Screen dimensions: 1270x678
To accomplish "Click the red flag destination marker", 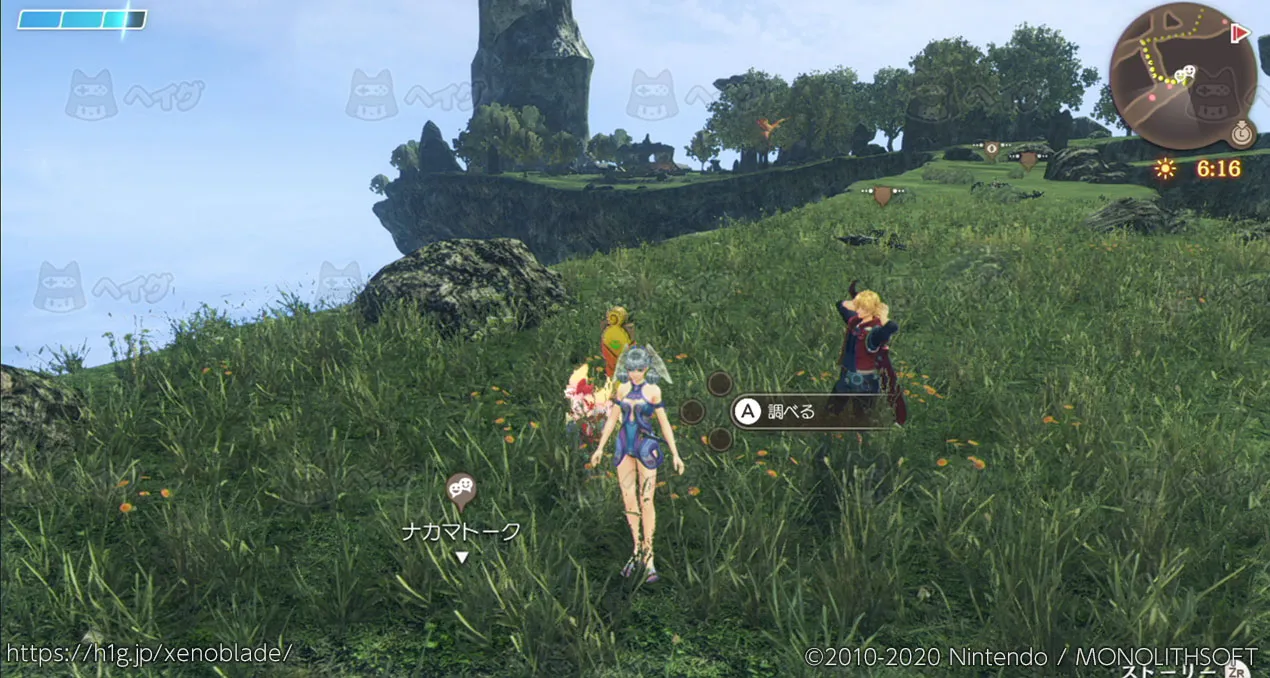I will point(1241,34).
